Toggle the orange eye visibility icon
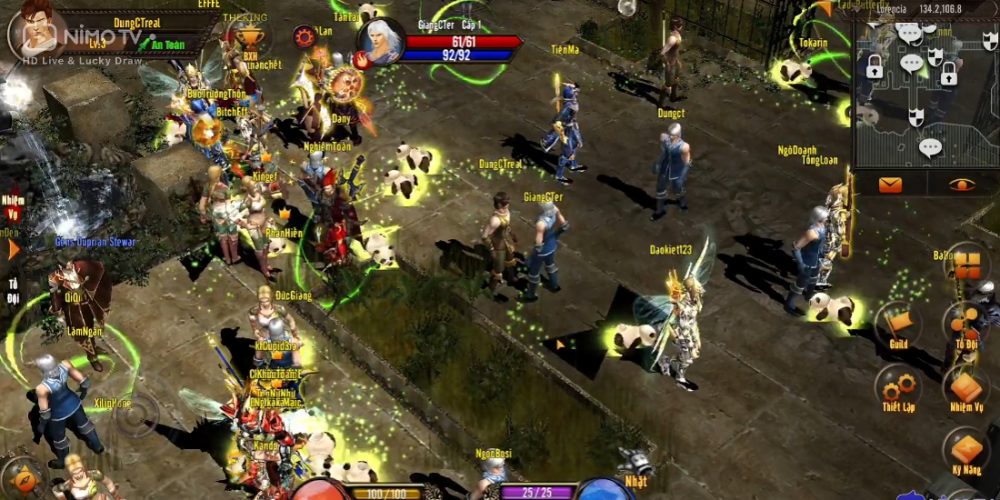 (962, 184)
